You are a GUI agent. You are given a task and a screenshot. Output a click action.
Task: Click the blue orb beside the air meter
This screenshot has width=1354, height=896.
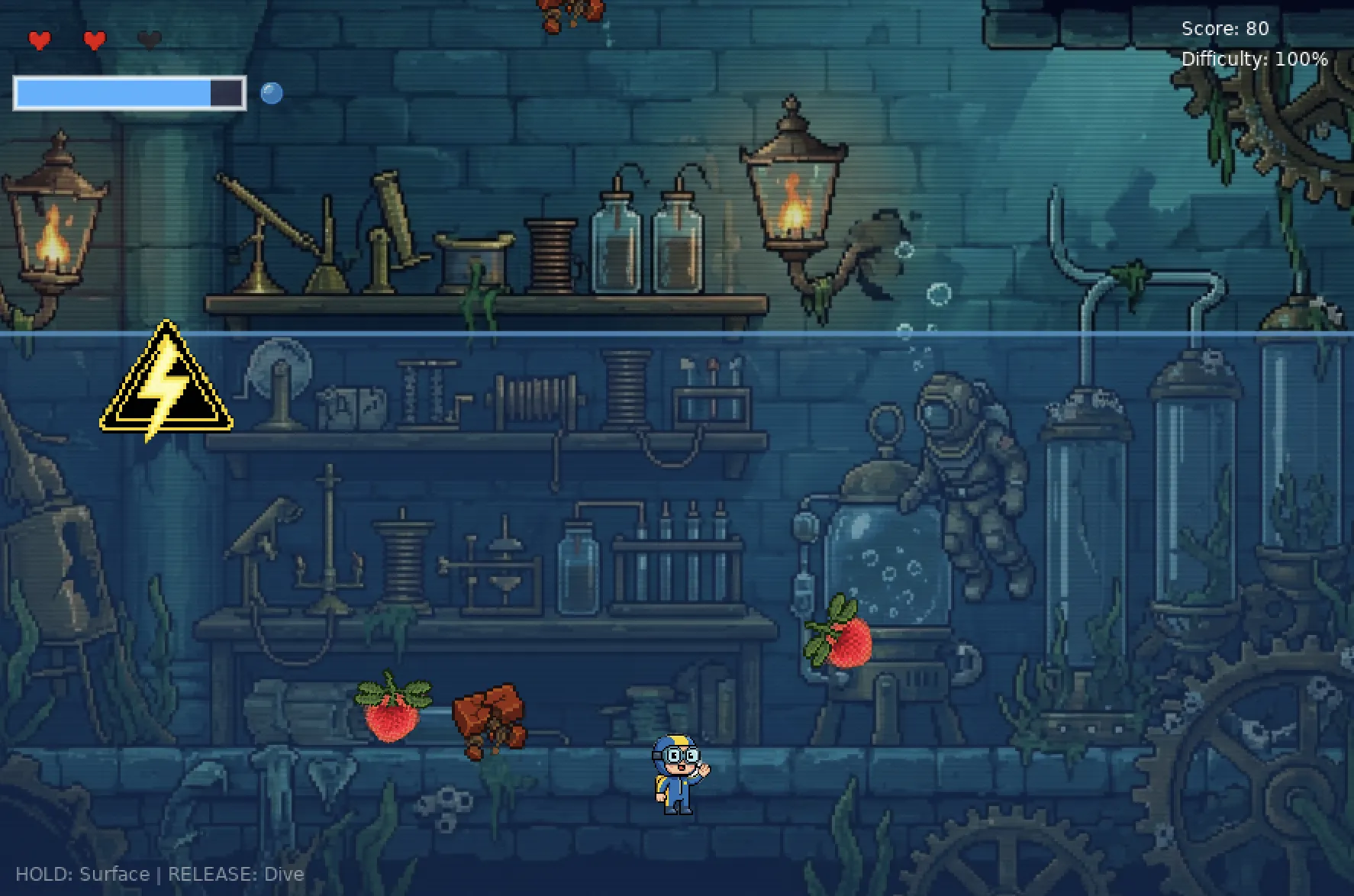coord(272,93)
